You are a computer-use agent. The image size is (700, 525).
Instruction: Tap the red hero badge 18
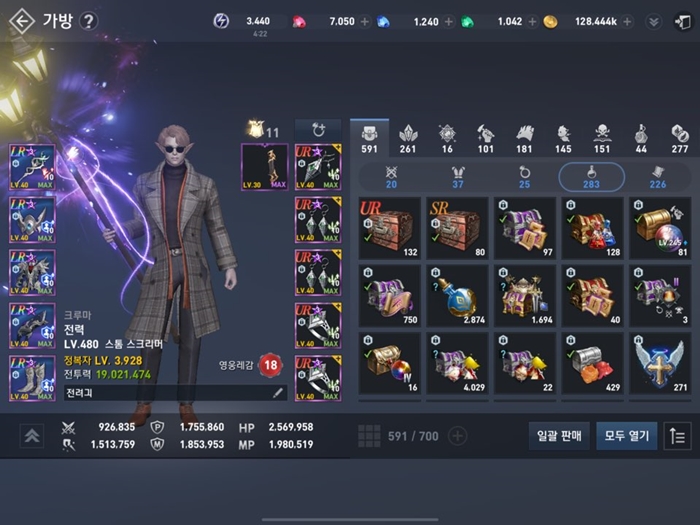(x=269, y=366)
